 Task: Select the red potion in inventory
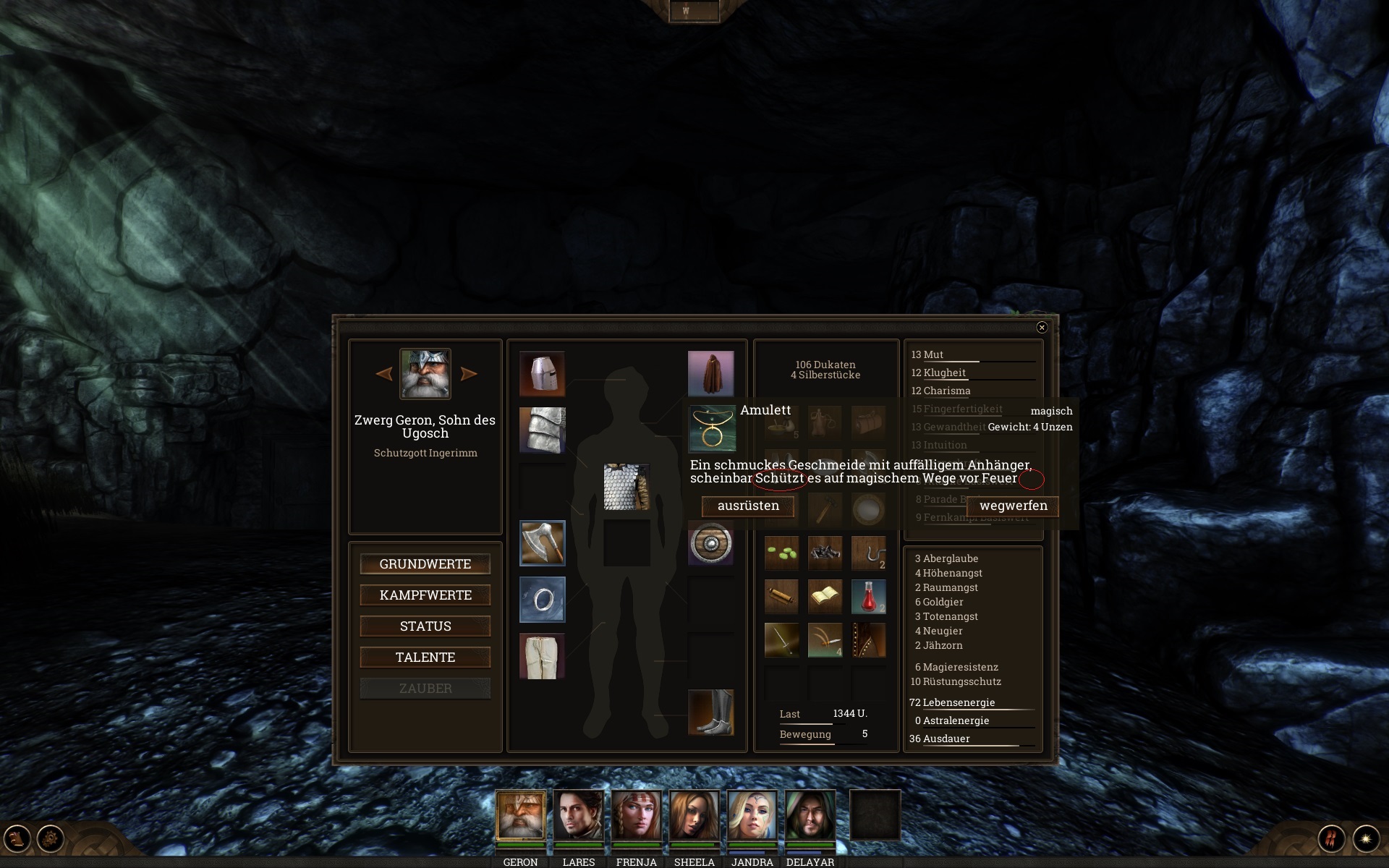tap(868, 597)
